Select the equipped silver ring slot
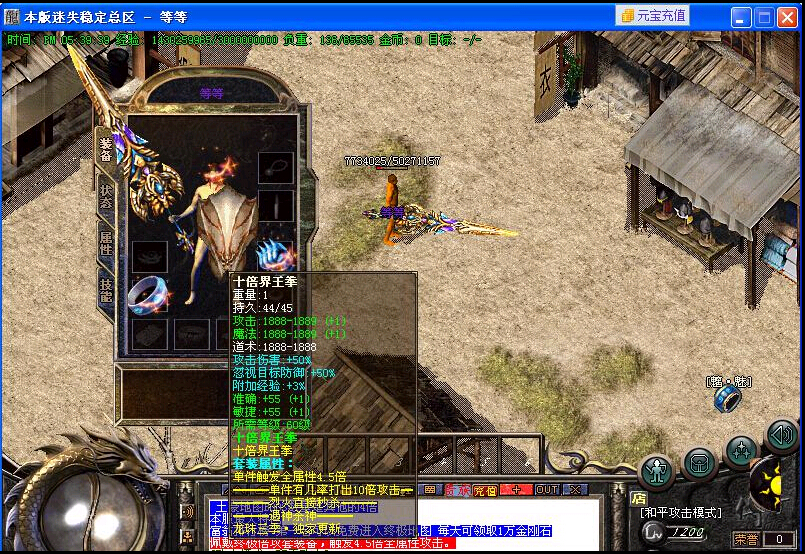 coord(149,293)
